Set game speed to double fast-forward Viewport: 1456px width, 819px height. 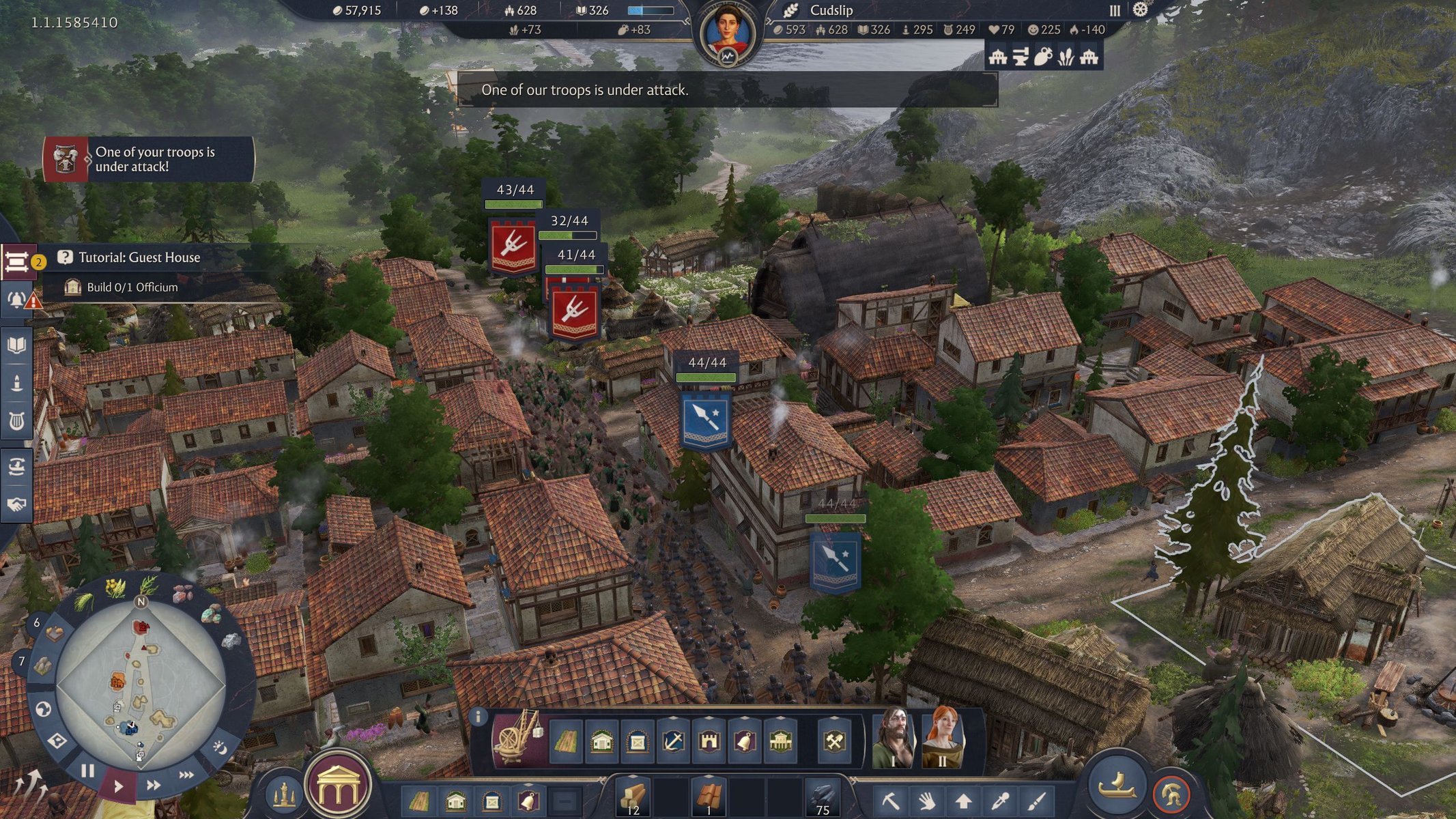coord(154,785)
